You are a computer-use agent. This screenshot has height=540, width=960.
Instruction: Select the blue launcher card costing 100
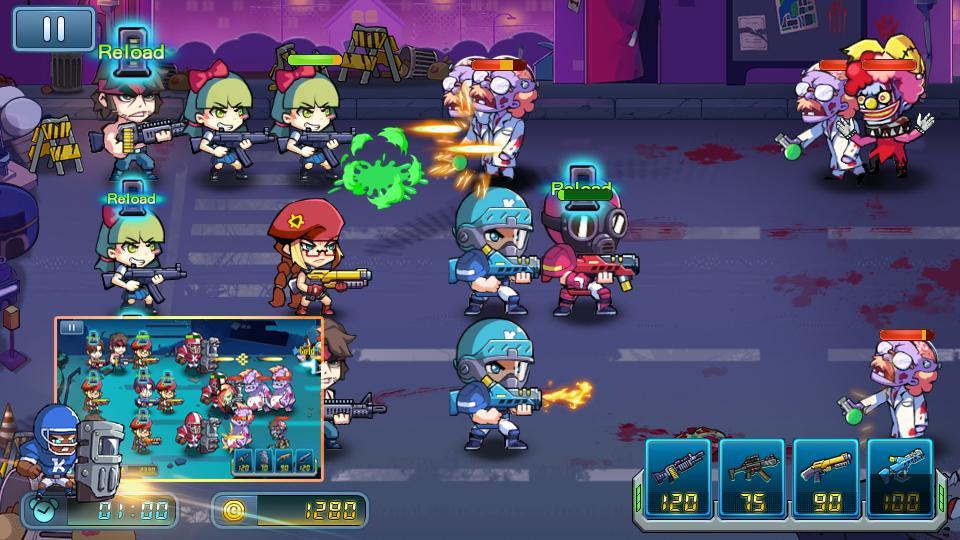pos(900,477)
